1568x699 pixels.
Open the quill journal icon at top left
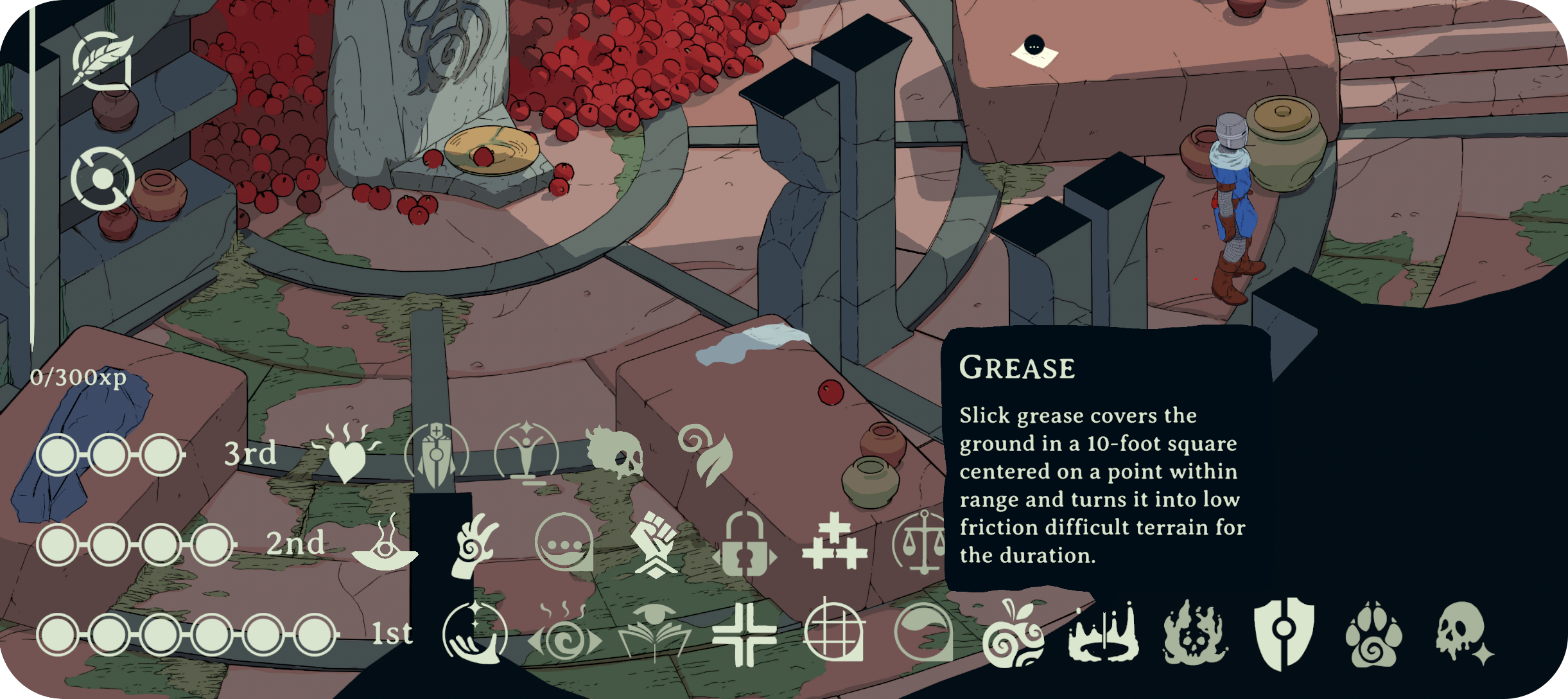coord(103,61)
